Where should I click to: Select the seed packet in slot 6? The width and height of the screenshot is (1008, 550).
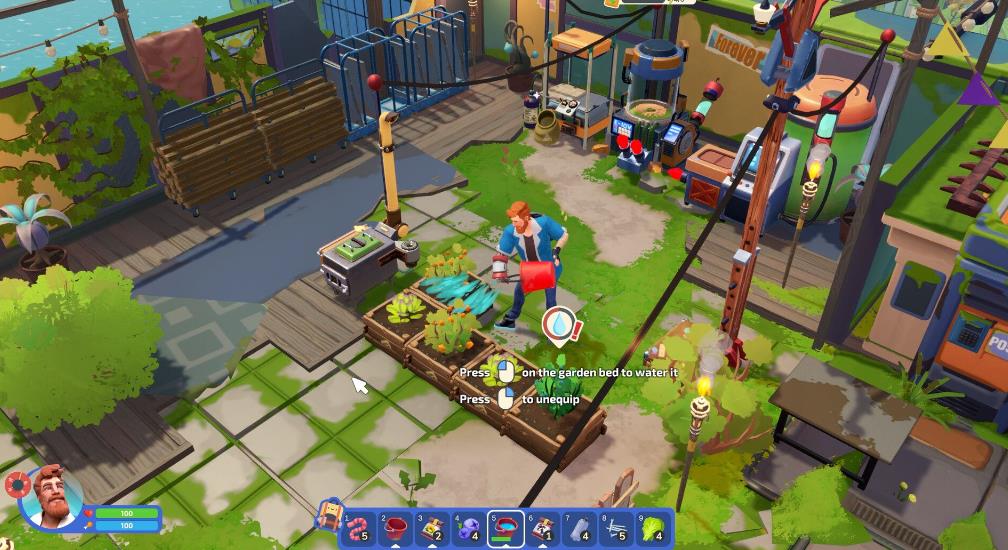(543, 528)
